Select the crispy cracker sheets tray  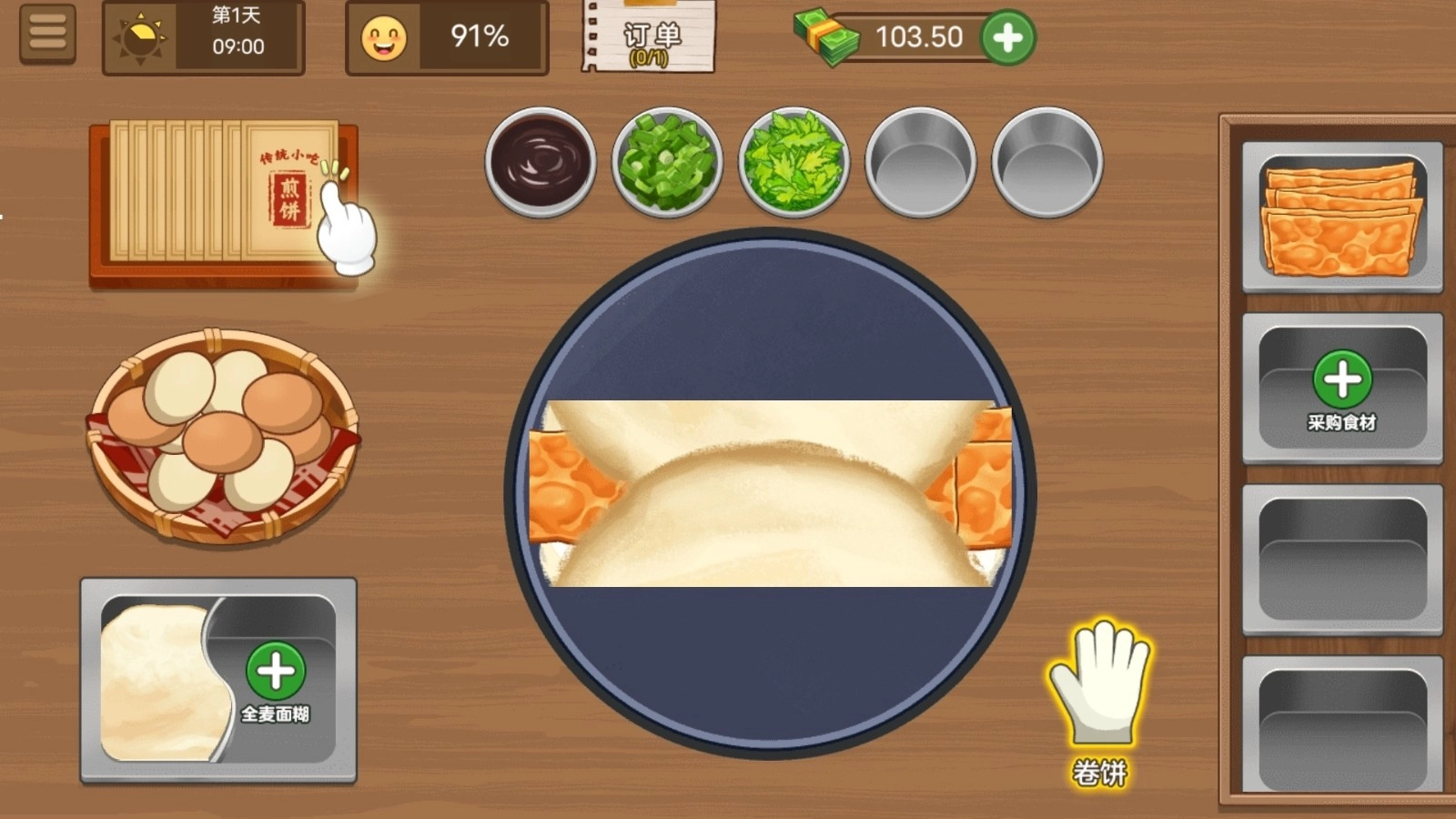click(1342, 216)
